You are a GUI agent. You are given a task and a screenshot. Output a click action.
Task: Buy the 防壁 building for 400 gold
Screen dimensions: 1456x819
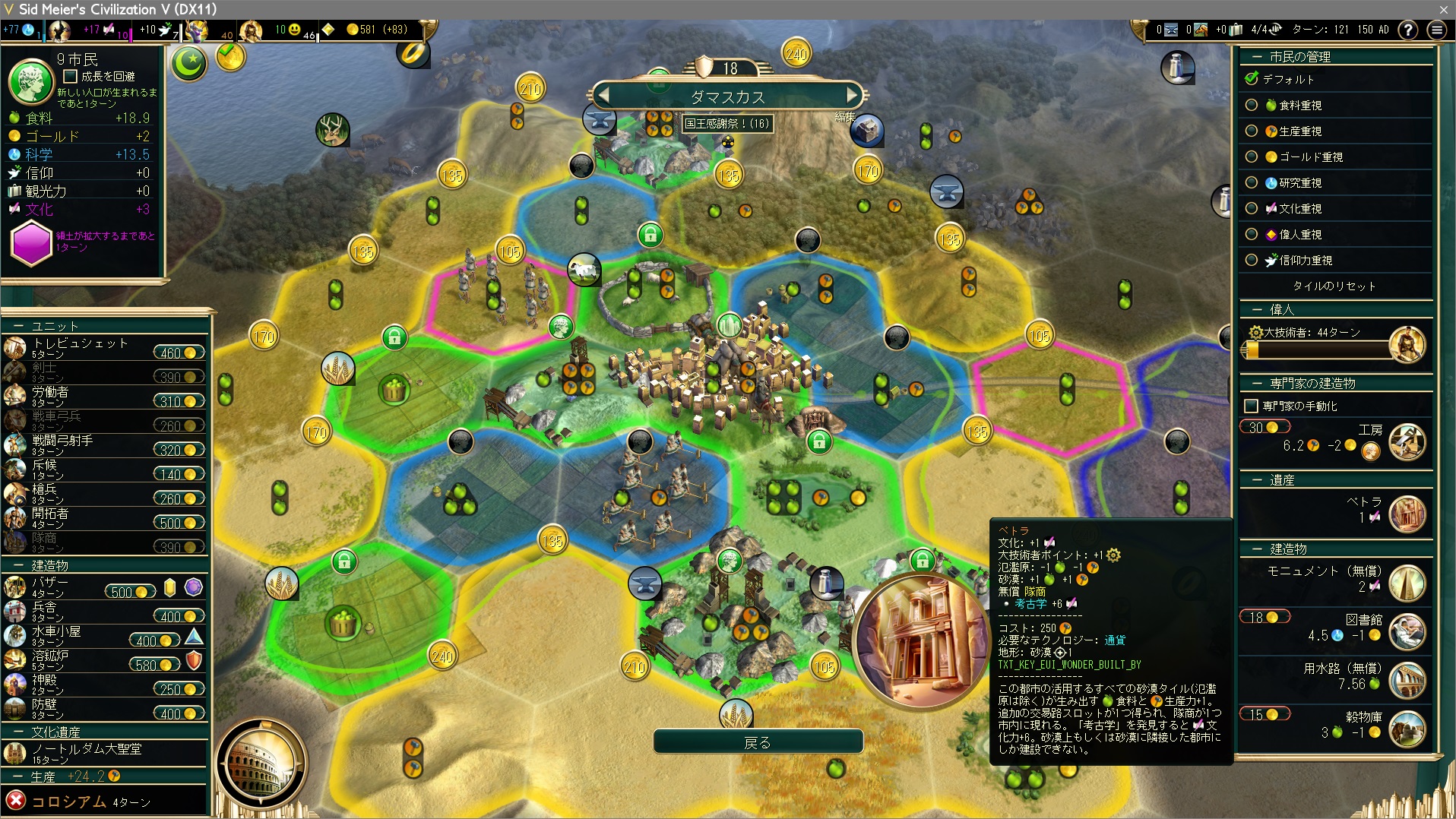pos(179,713)
